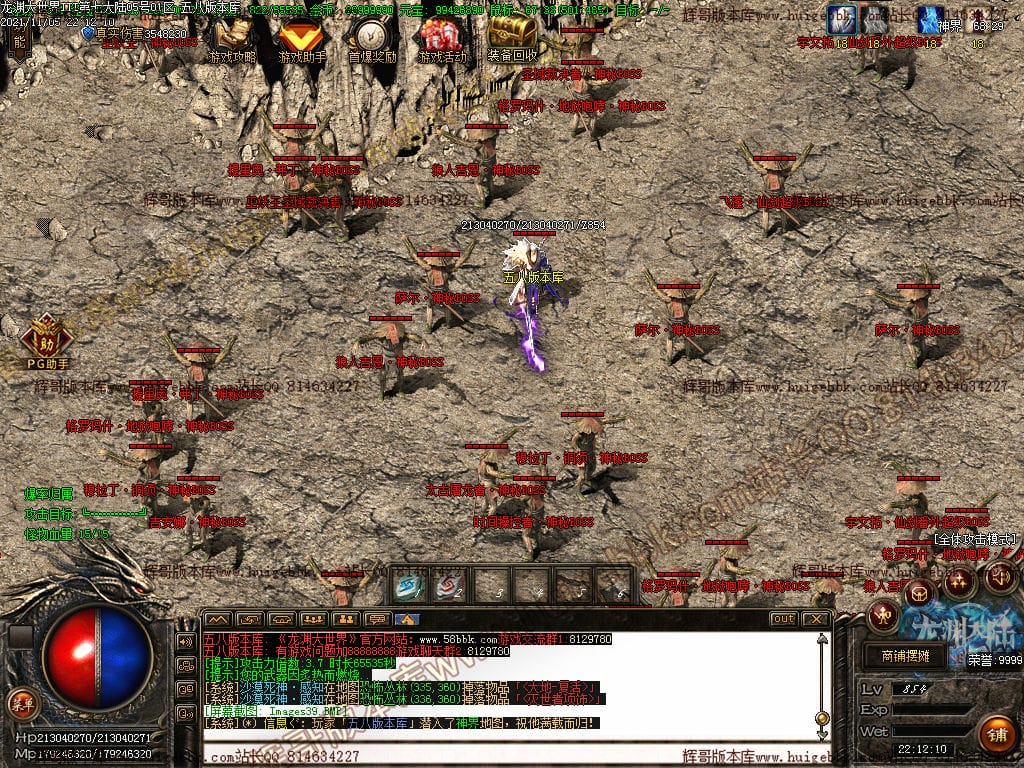
Task: Click the 能 side button
Action: tap(18, 38)
